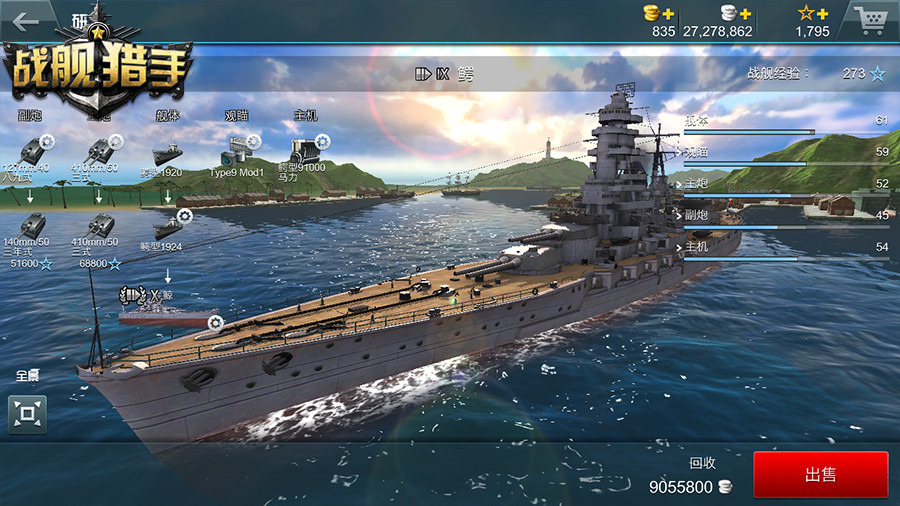This screenshot has width=900, height=506.
Task: Choose the 410mm/50 main gun priced 68800
Action: tap(99, 227)
